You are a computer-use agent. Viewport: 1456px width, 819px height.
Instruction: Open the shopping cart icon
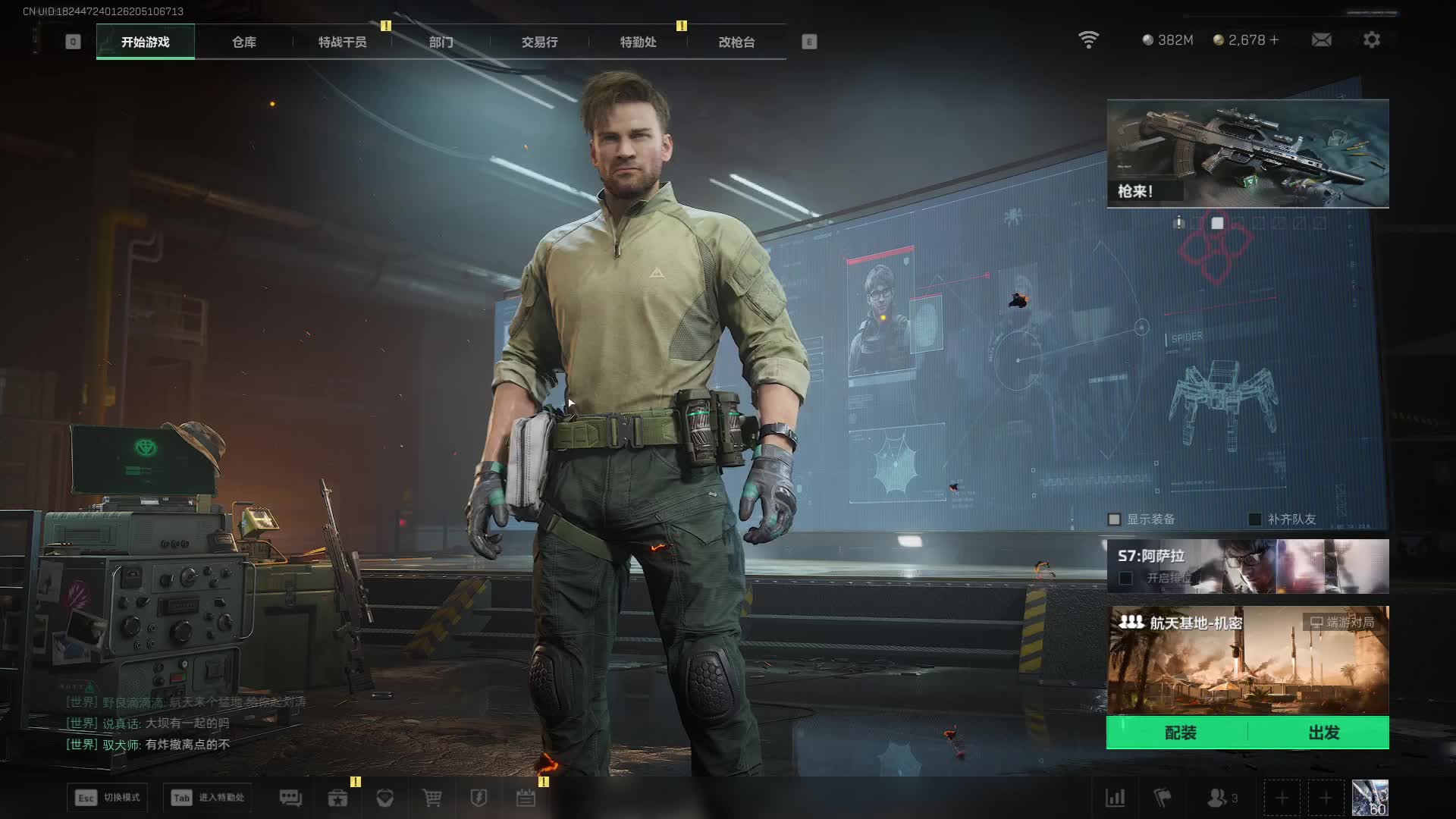coord(432,798)
